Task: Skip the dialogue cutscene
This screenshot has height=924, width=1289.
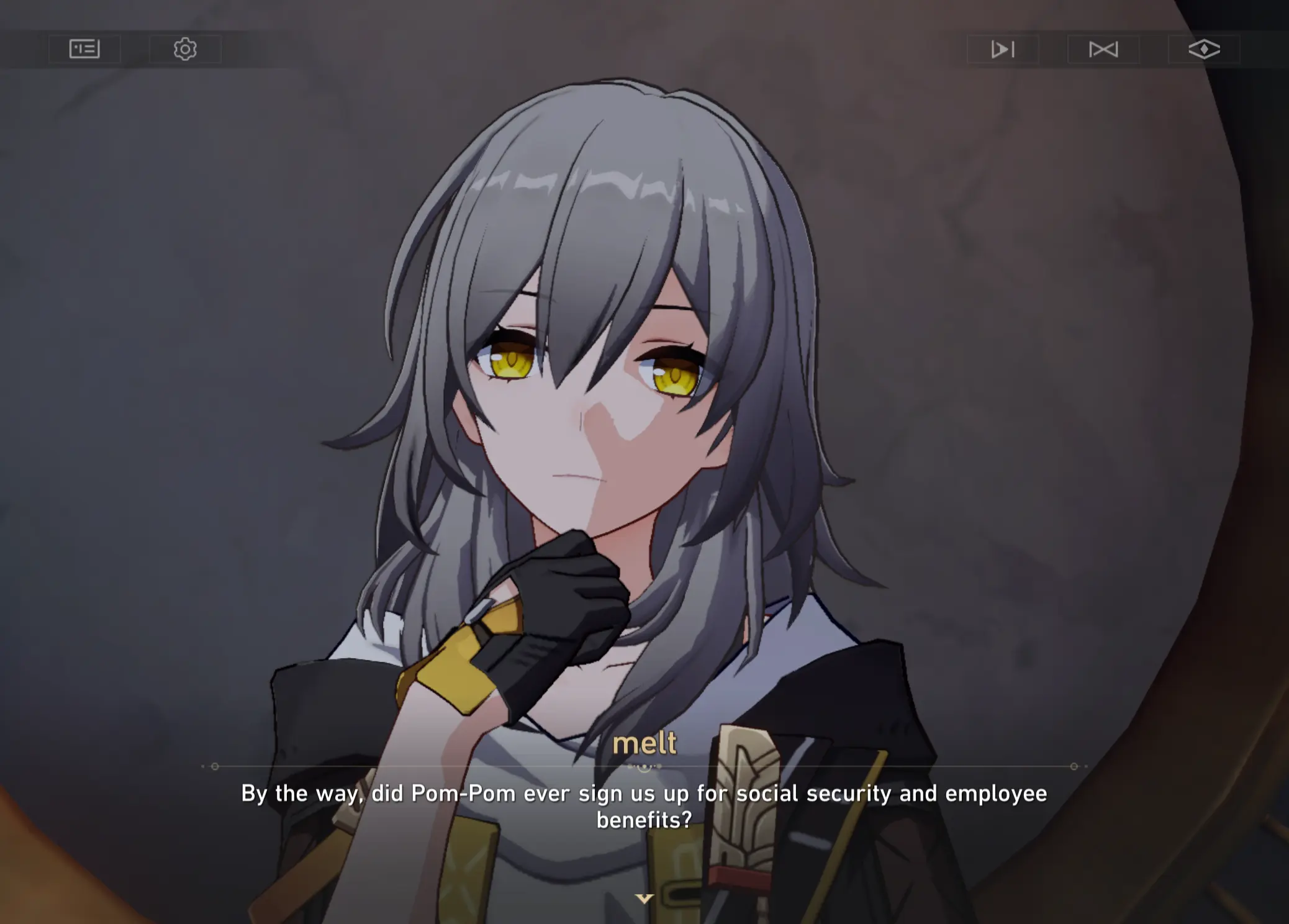Action: tap(1103, 49)
